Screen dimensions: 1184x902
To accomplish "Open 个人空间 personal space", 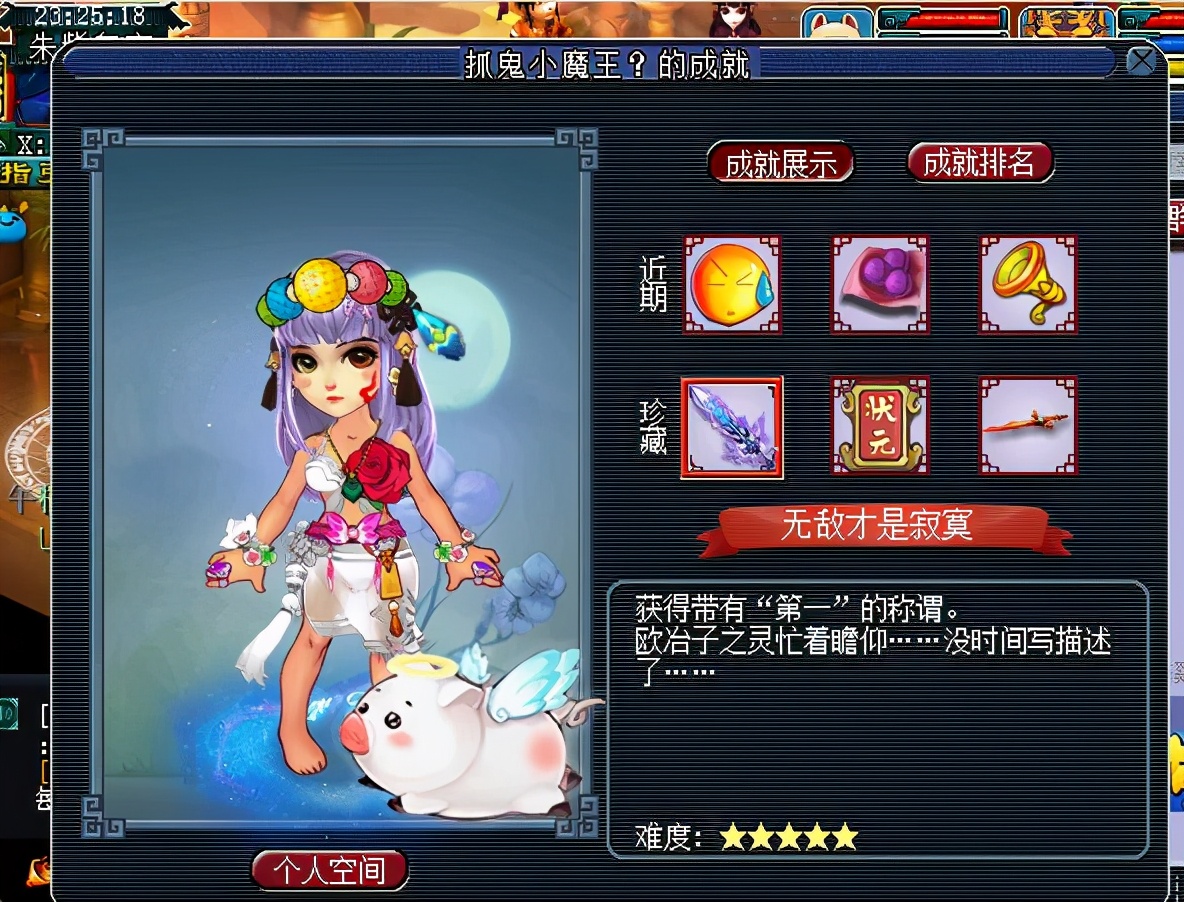I will (330, 870).
